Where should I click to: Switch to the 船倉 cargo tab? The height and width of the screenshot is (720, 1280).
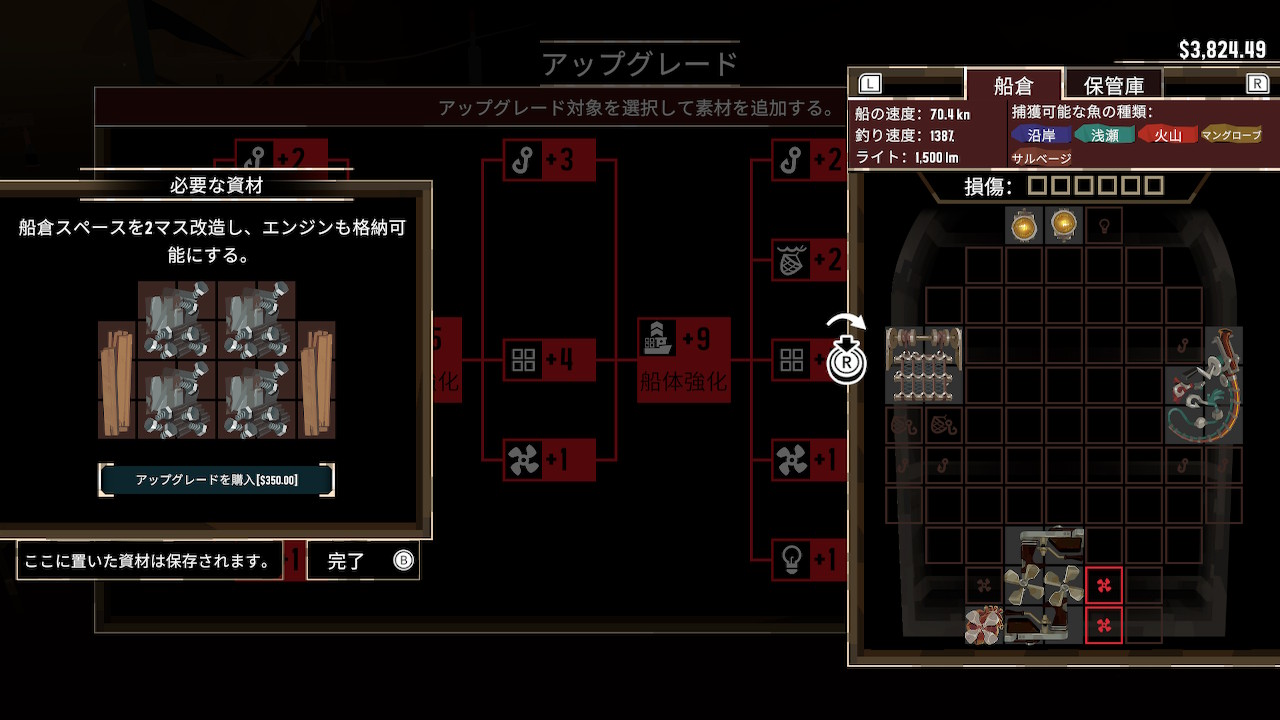1012,85
